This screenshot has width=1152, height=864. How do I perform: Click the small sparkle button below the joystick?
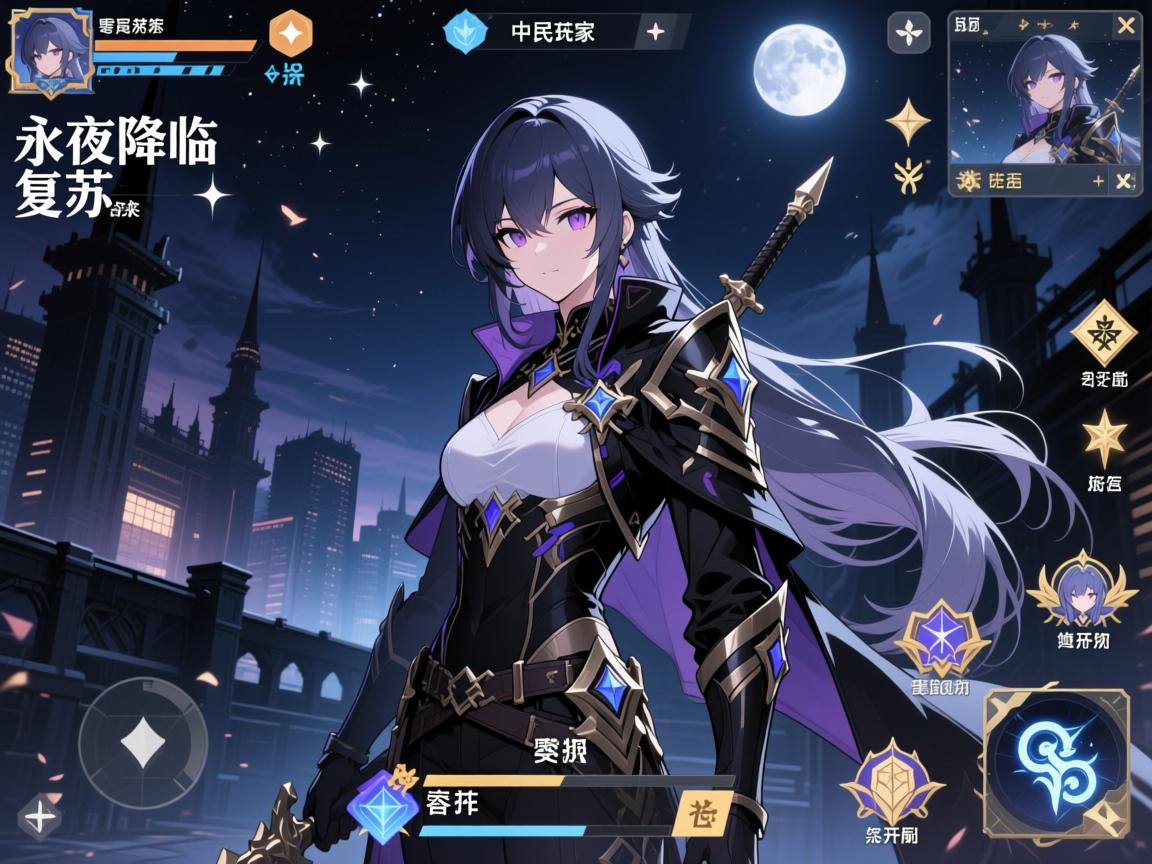pyautogui.click(x=40, y=817)
